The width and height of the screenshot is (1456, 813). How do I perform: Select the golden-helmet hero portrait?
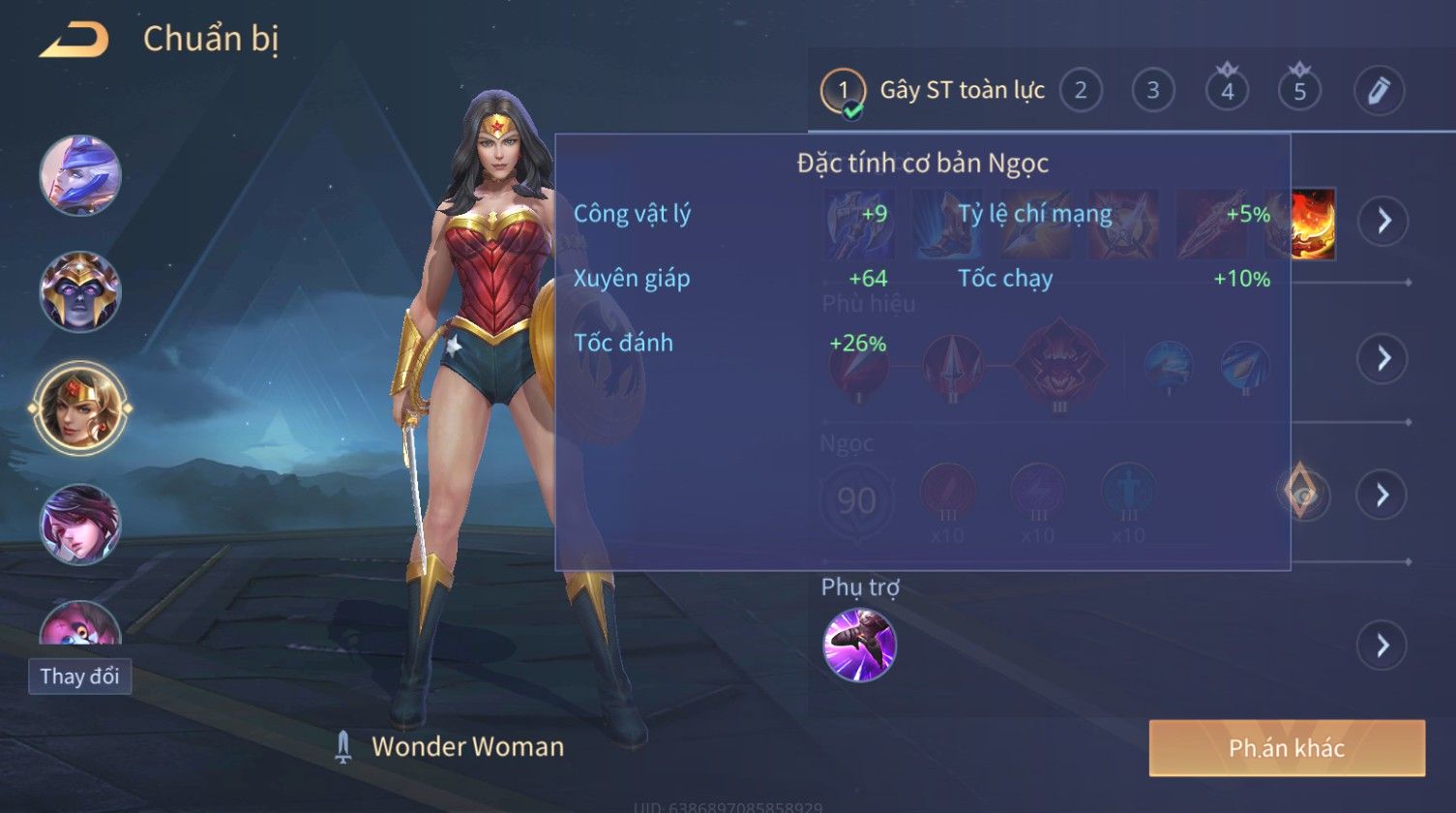80,291
